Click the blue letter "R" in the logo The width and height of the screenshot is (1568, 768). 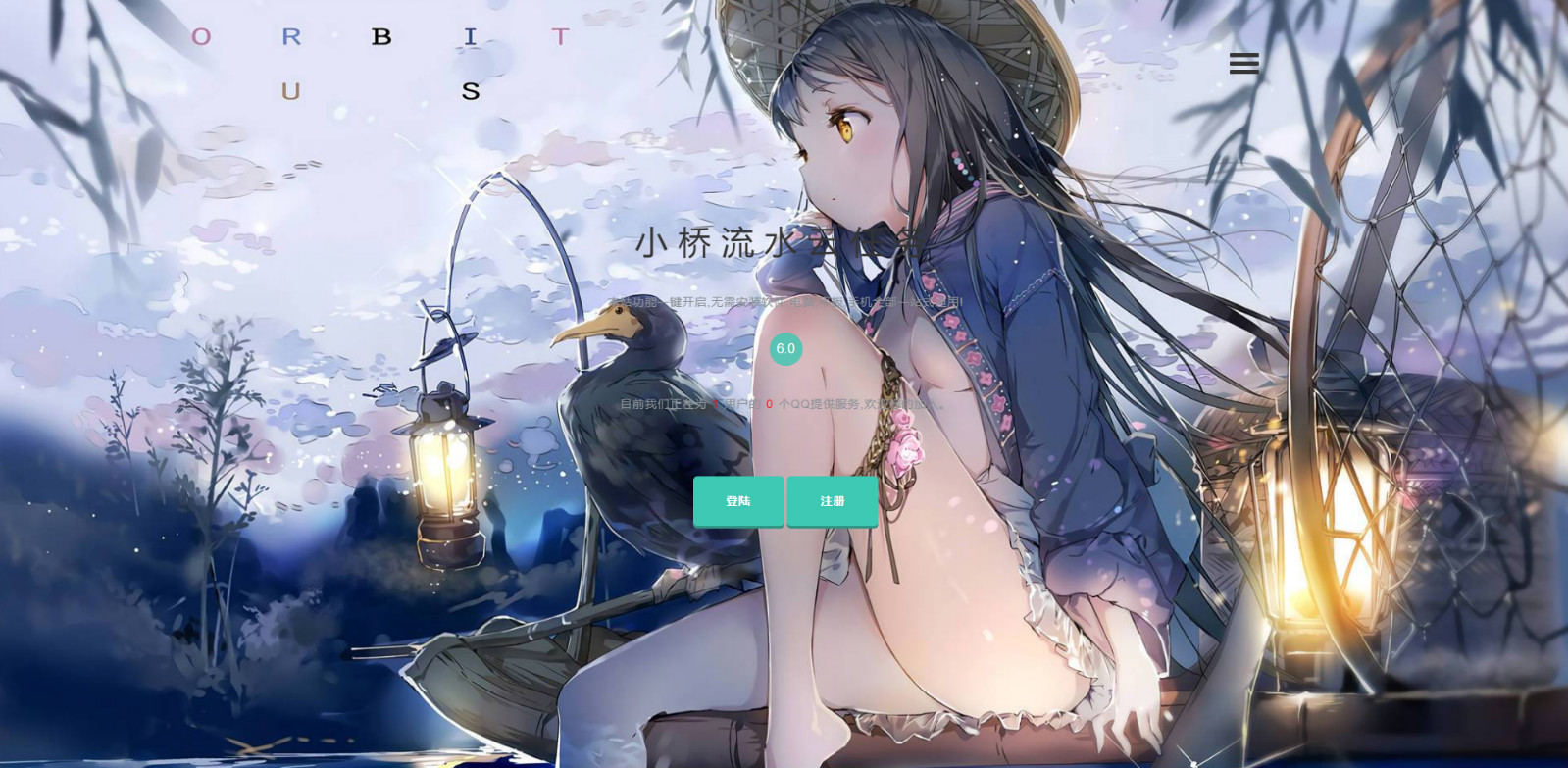[x=290, y=37]
